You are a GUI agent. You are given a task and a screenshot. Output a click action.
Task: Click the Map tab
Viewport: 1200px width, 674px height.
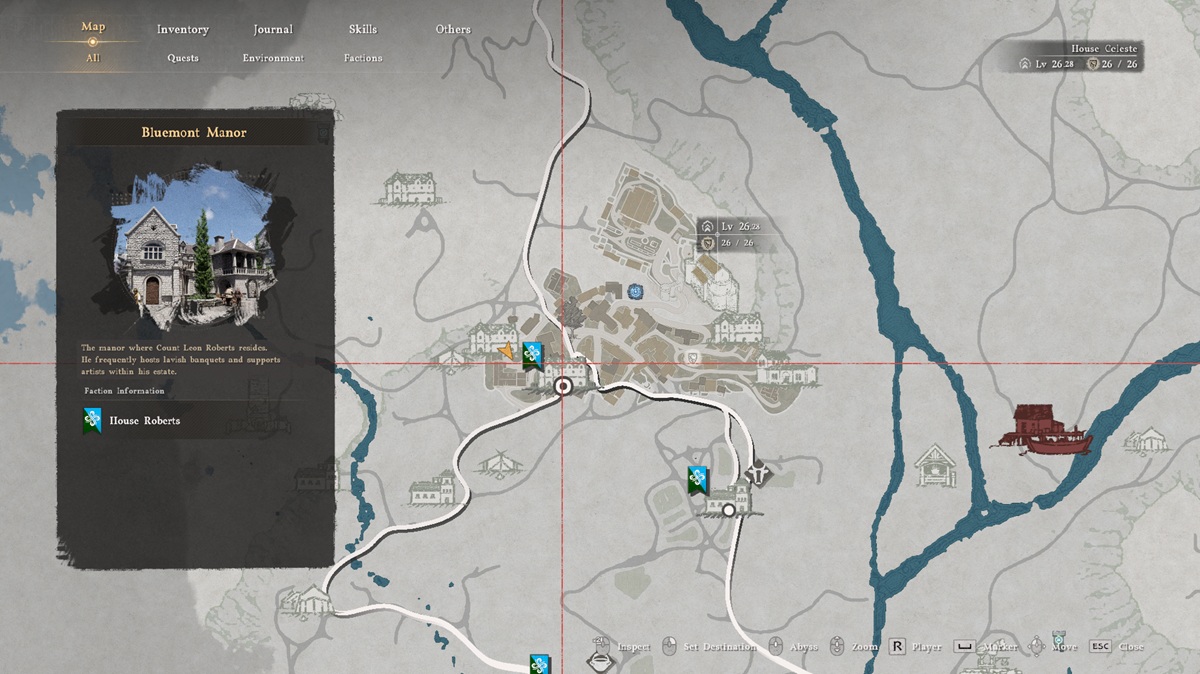pyautogui.click(x=93, y=27)
